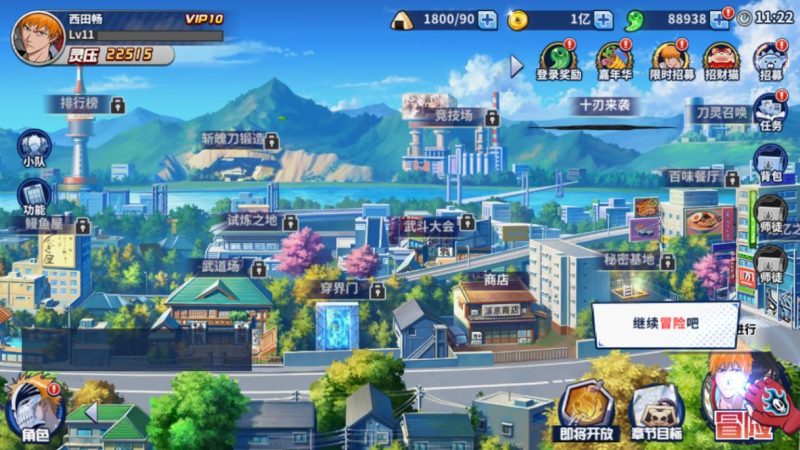The image size is (800, 450).
Task: Add more onigiri stamina with the plus button
Action: point(487,19)
